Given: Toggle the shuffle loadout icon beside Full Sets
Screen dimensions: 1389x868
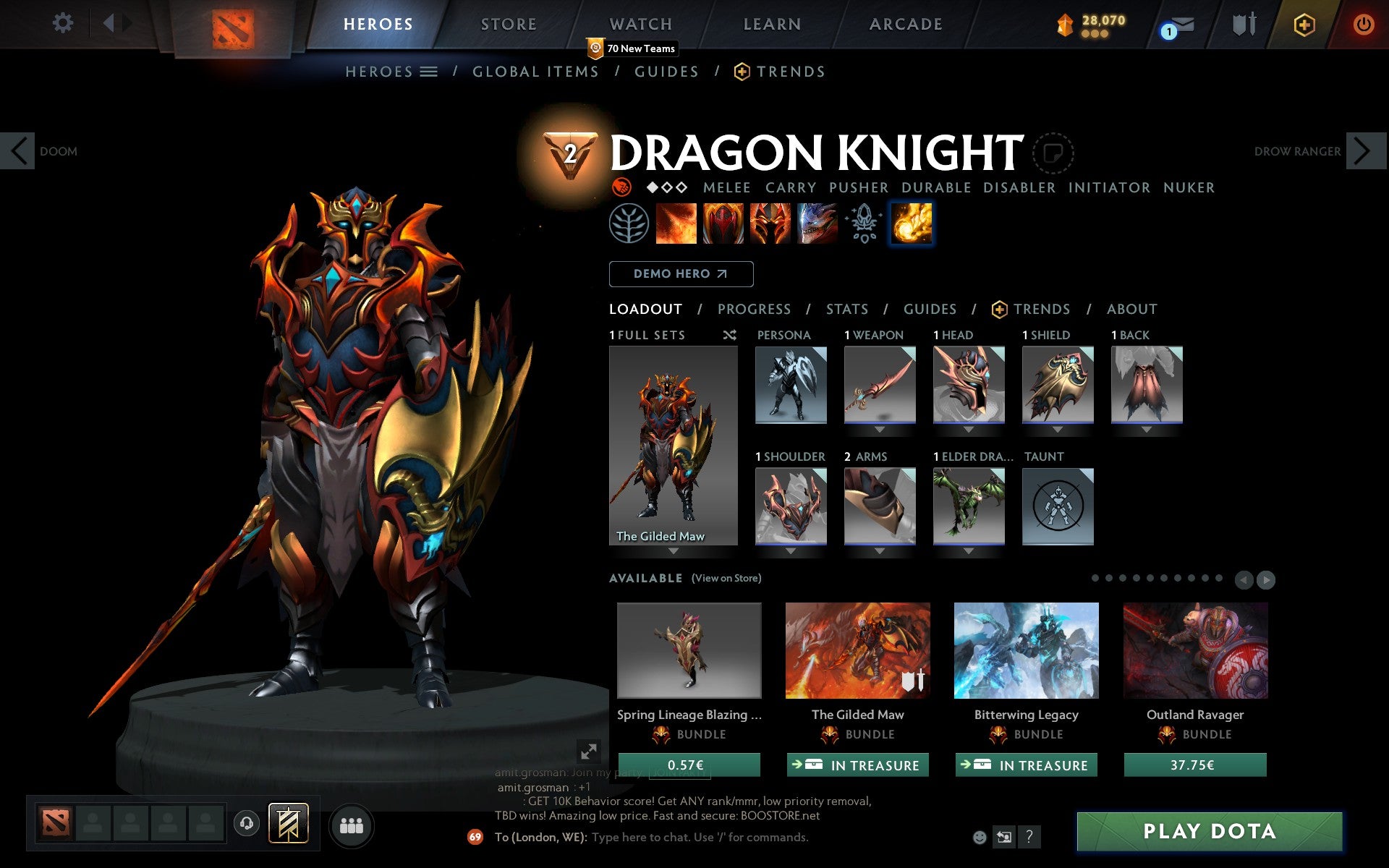Looking at the screenshot, I should pyautogui.click(x=729, y=335).
